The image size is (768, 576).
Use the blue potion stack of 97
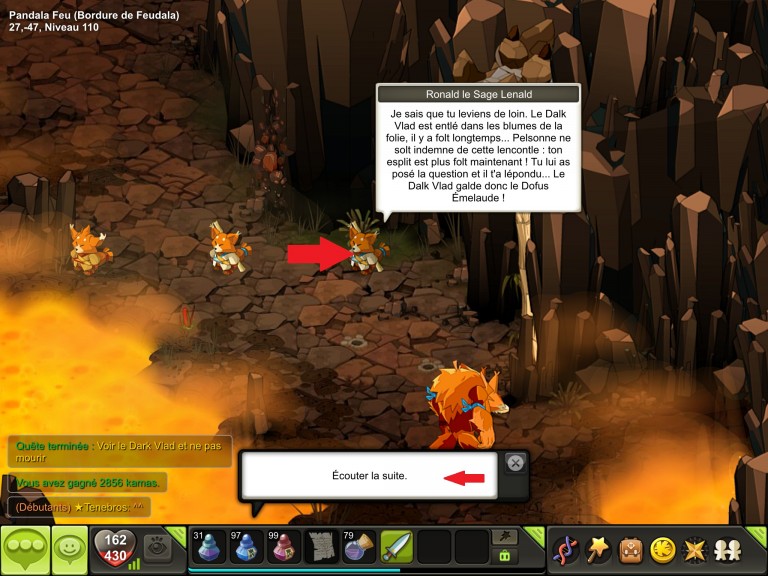click(x=245, y=549)
